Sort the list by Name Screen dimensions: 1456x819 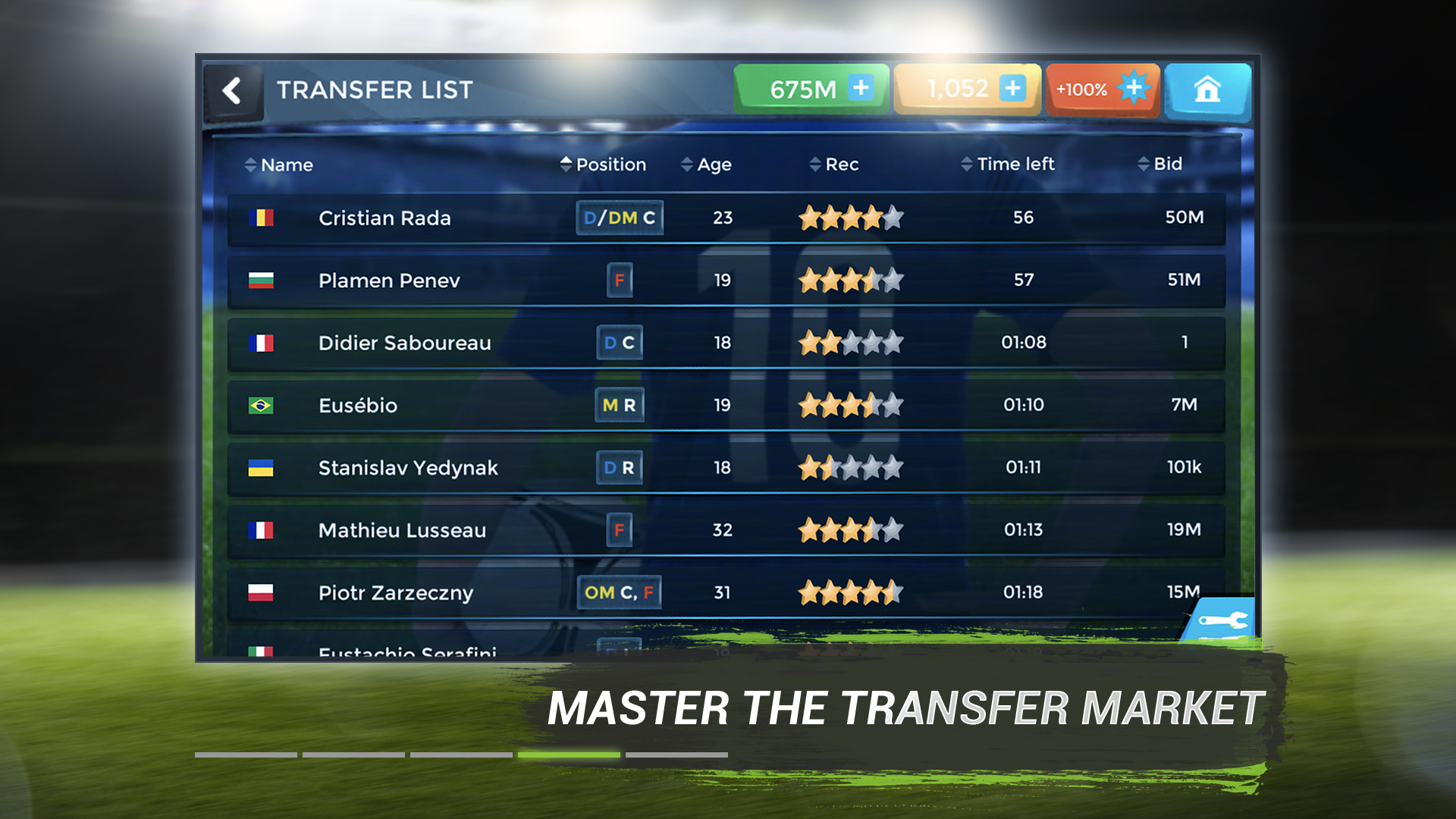285,164
